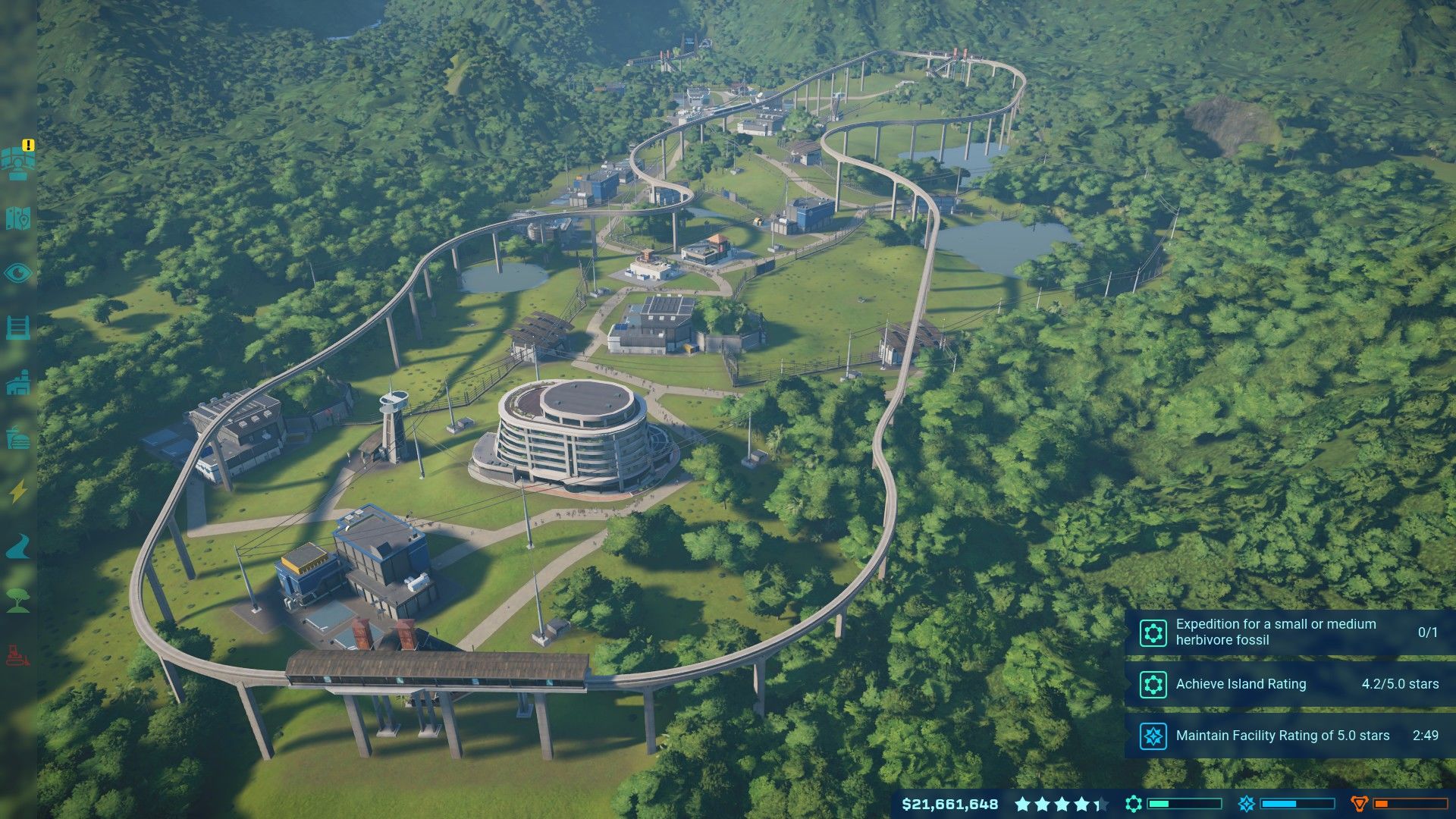Open the river landscaping tool
The height and width of the screenshot is (819, 1456).
coord(18,546)
